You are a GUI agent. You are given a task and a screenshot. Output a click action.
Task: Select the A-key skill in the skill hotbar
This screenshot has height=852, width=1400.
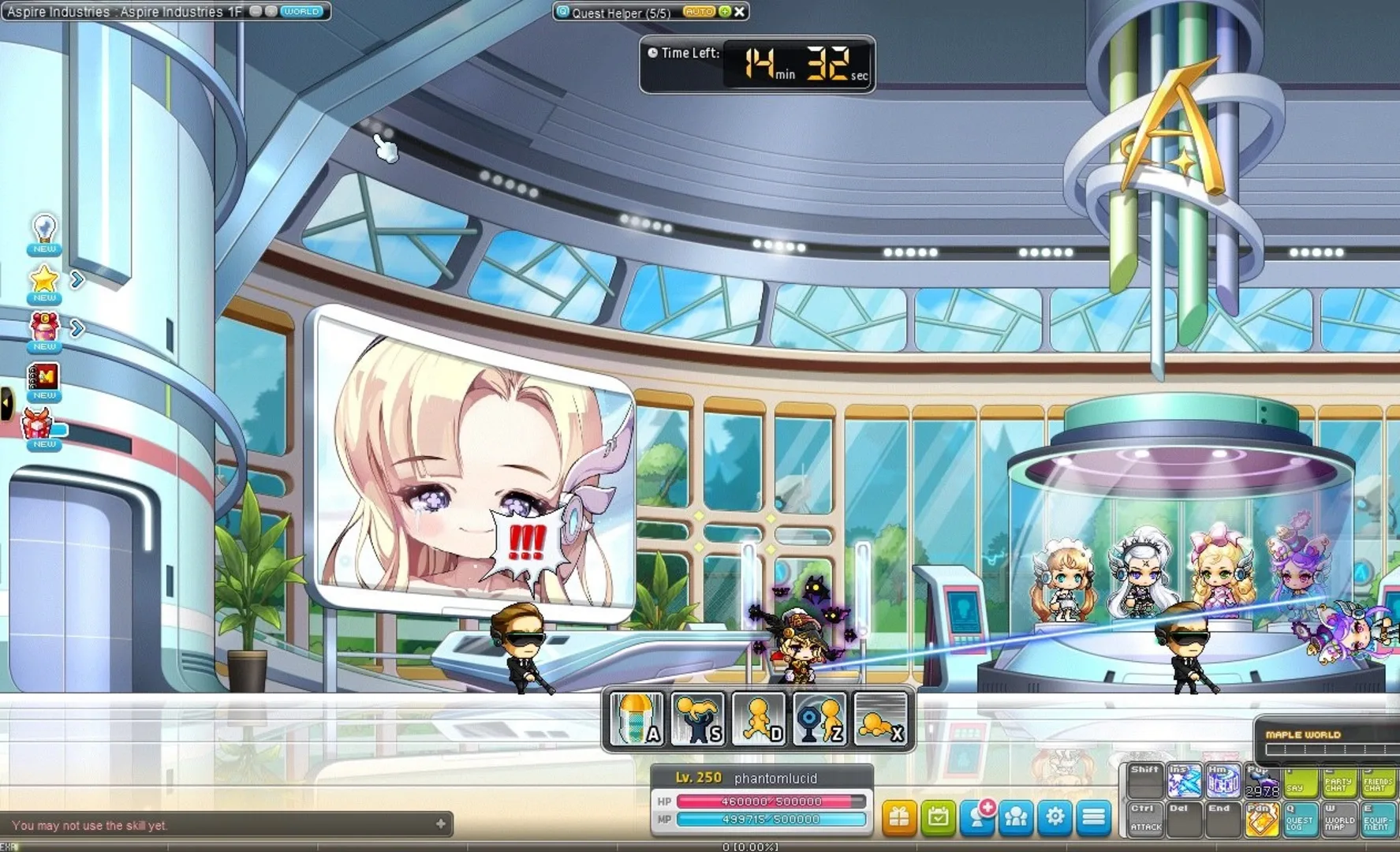tap(635, 718)
